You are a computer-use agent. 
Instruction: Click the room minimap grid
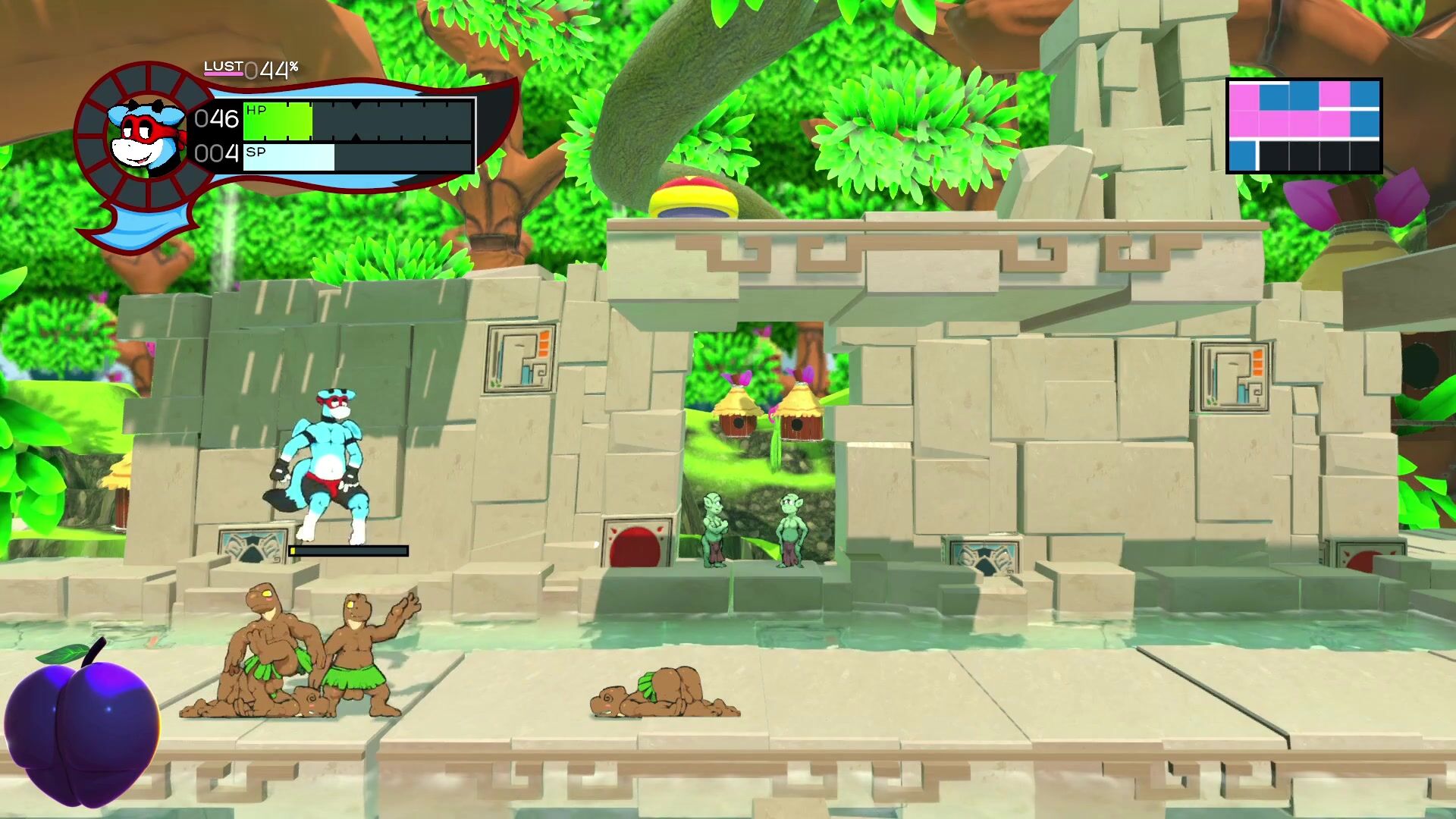(x=1304, y=126)
